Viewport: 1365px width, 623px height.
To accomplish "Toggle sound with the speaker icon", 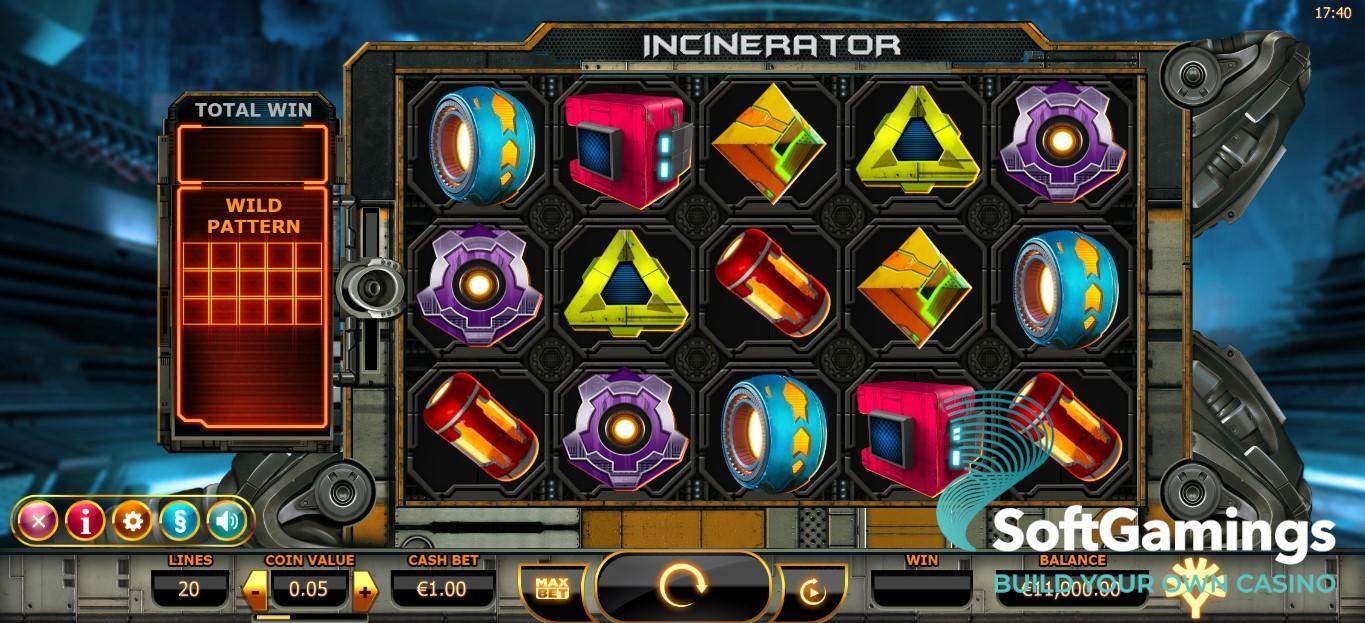I will pos(226,520).
